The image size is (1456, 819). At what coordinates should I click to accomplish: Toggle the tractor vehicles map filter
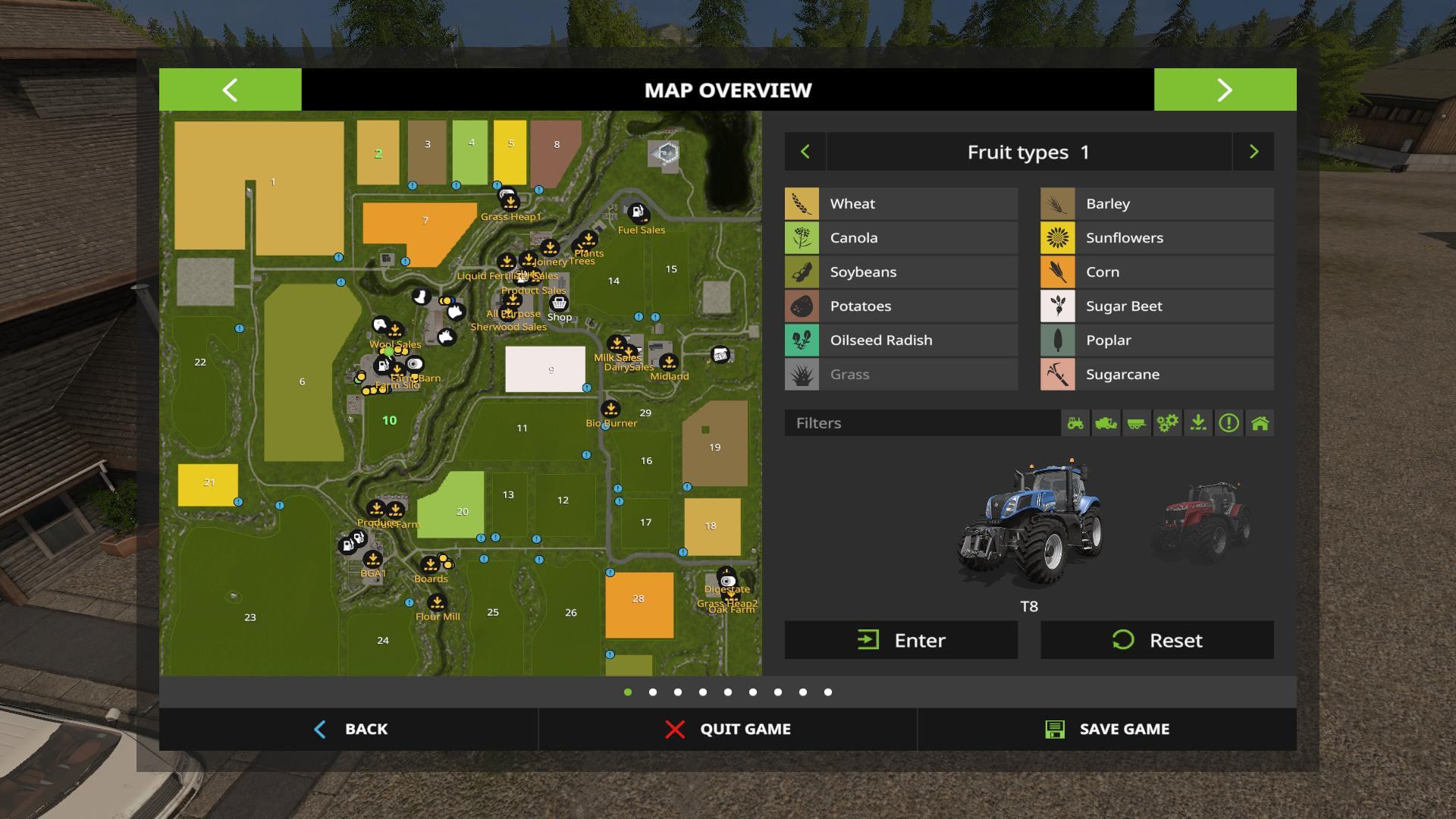[1075, 423]
